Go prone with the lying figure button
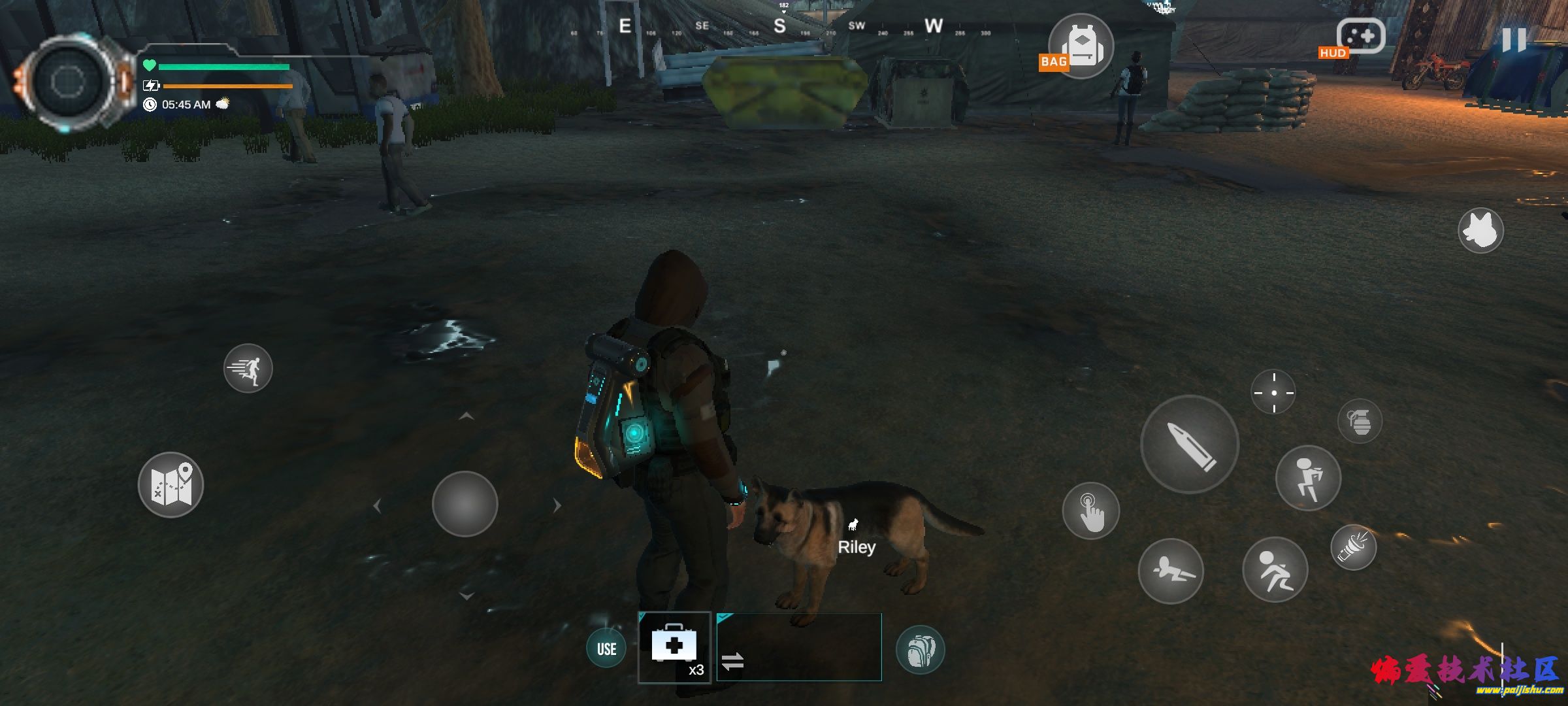The height and width of the screenshot is (706, 1568). point(1170,571)
